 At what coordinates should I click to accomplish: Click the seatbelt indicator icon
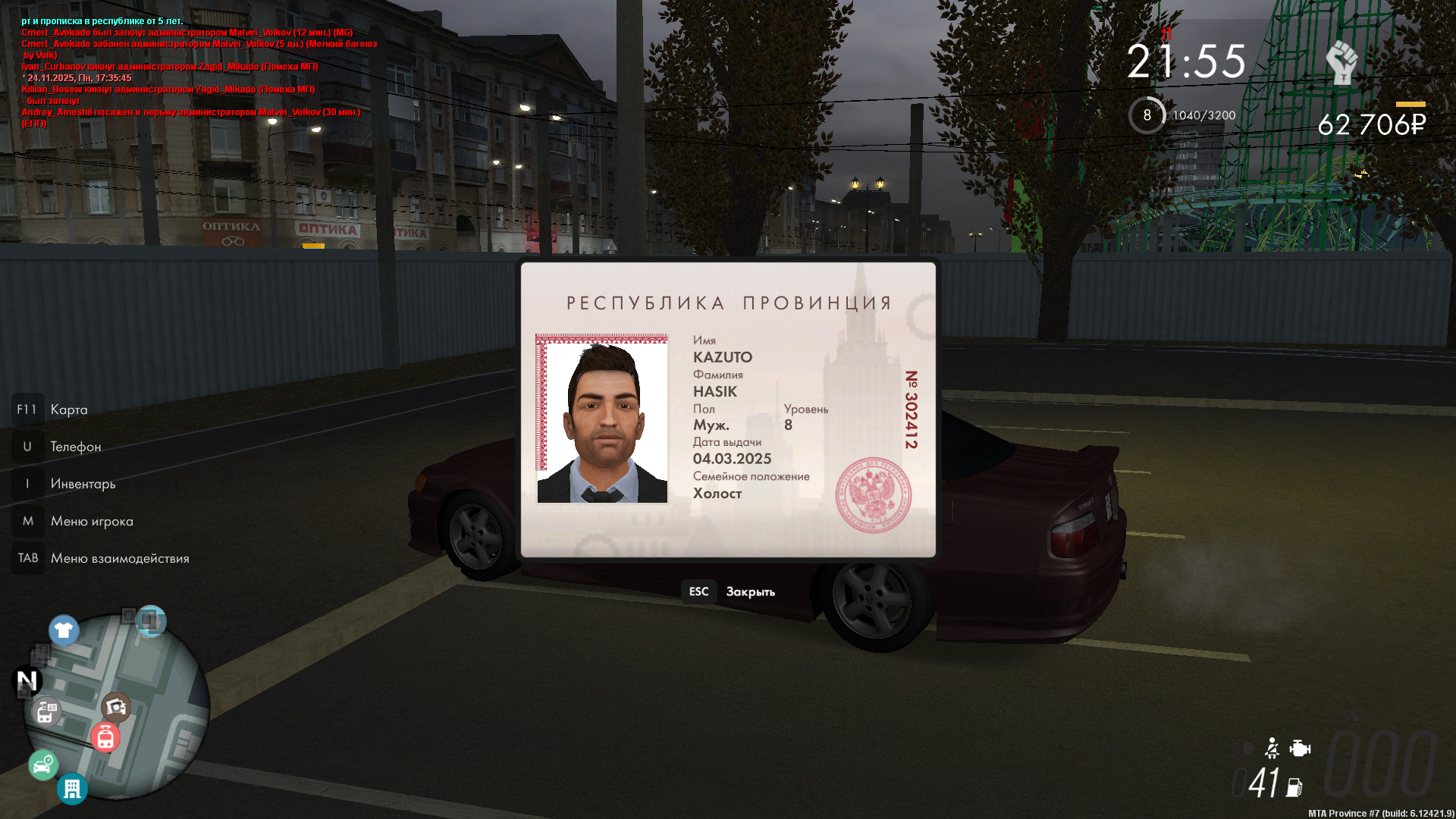click(x=1272, y=748)
